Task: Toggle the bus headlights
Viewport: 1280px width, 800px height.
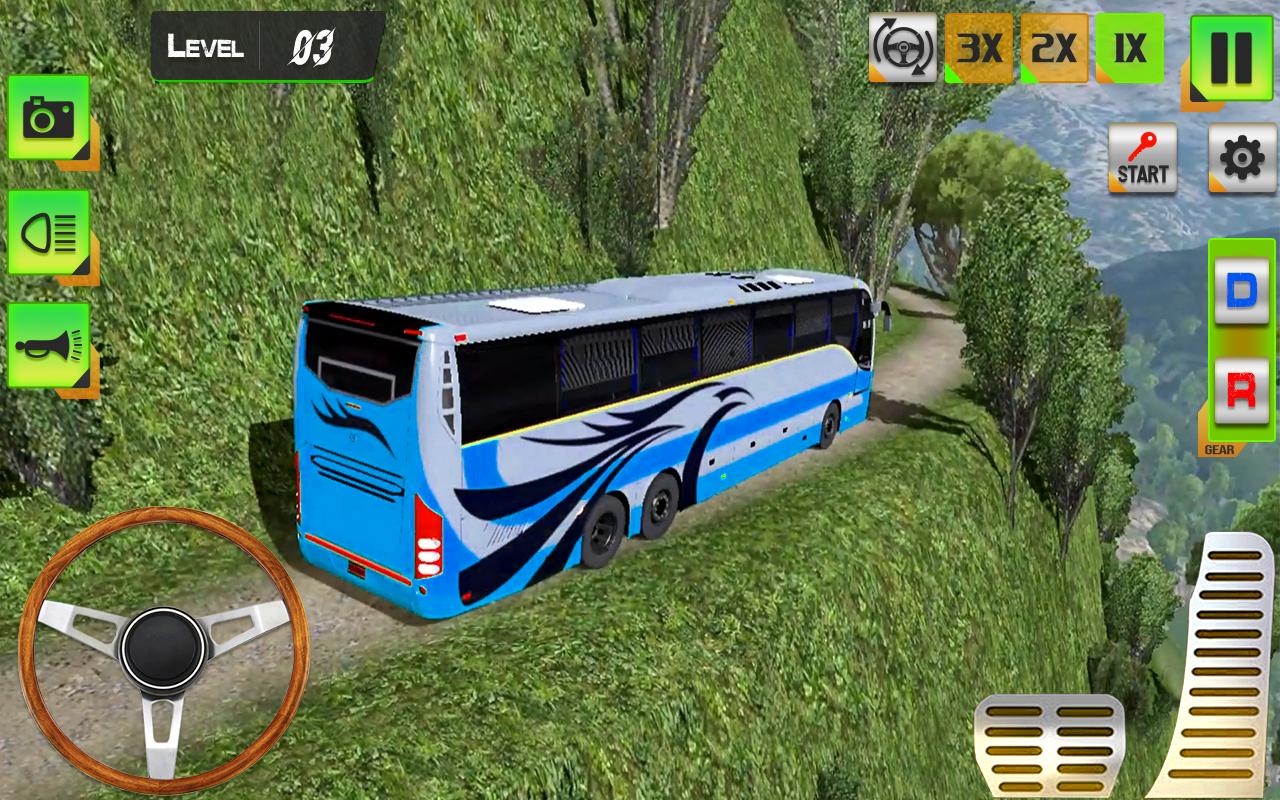Action: click(x=48, y=232)
